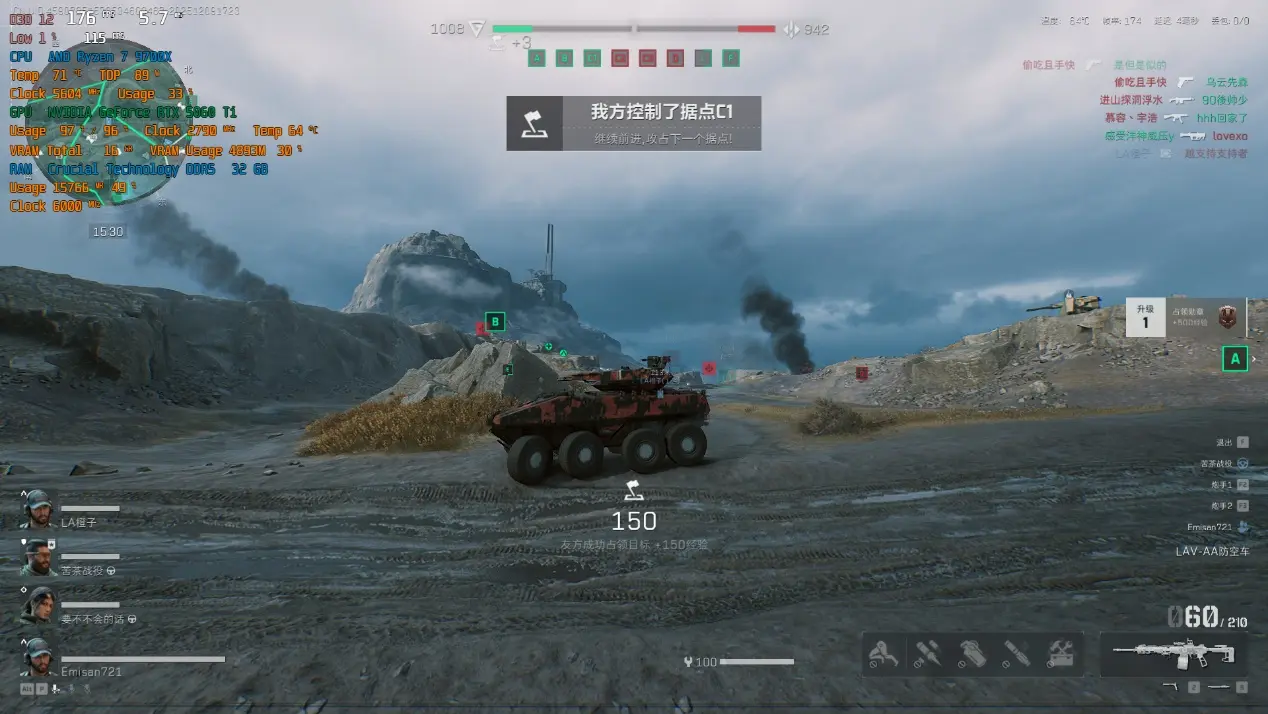Image resolution: width=1268 pixels, height=714 pixels.
Task: Click the green F objective flag icon
Action: coord(731,58)
